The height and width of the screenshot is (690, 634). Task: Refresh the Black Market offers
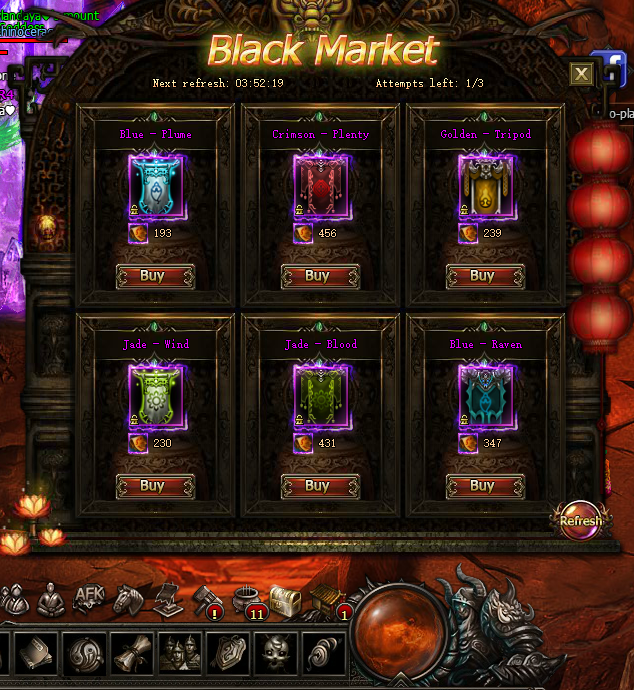click(x=580, y=520)
